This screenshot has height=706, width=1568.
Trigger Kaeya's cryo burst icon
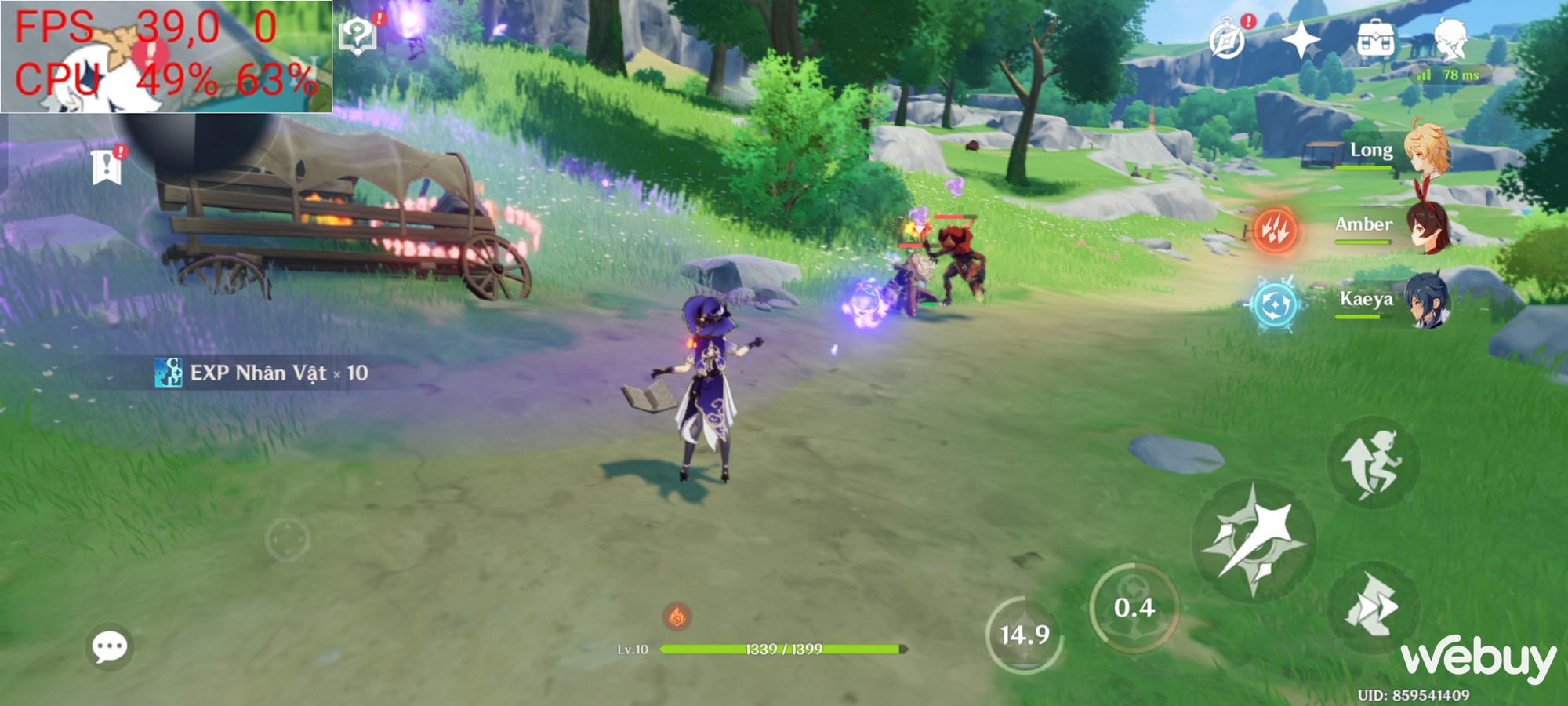[1276, 304]
